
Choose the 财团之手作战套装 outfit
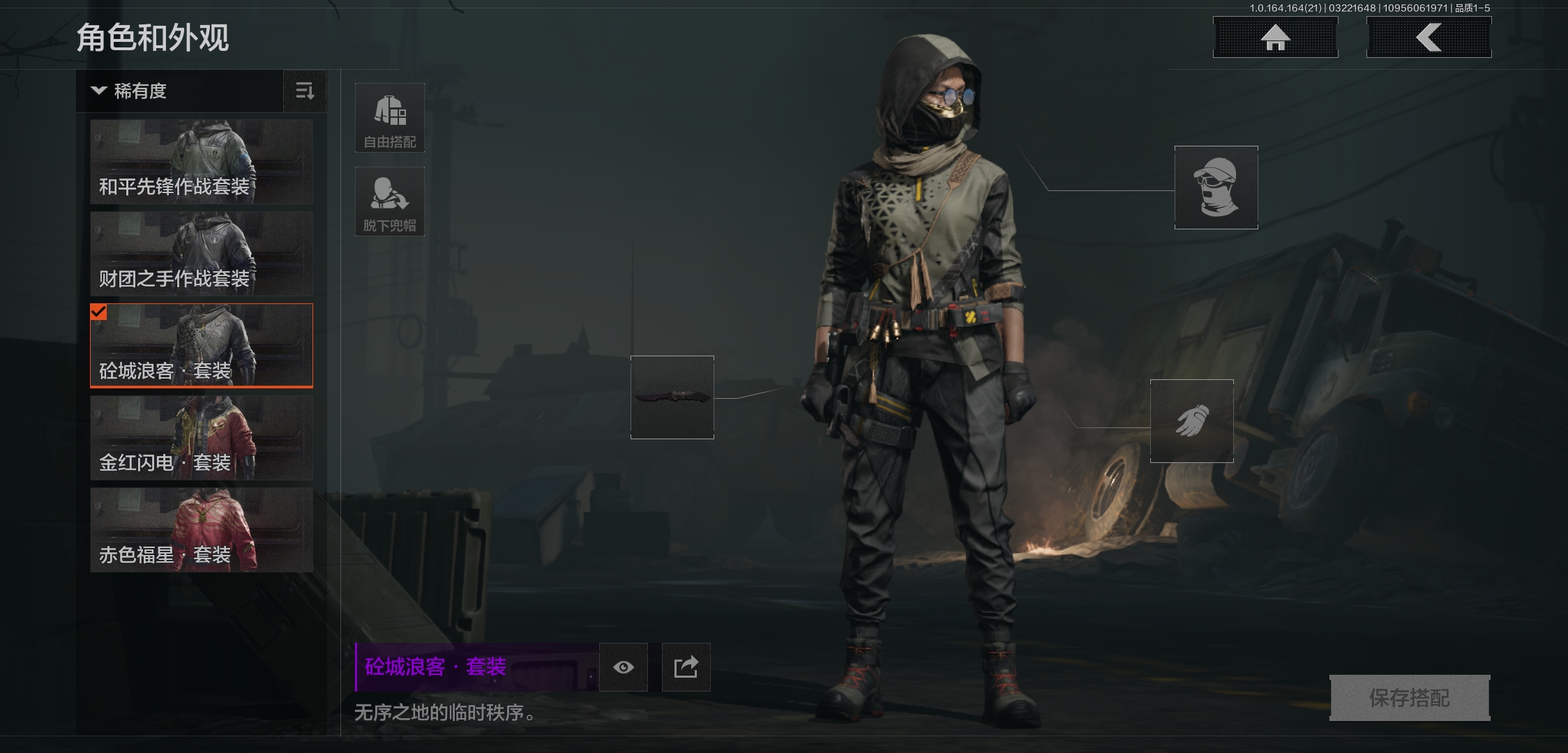pyautogui.click(x=202, y=254)
